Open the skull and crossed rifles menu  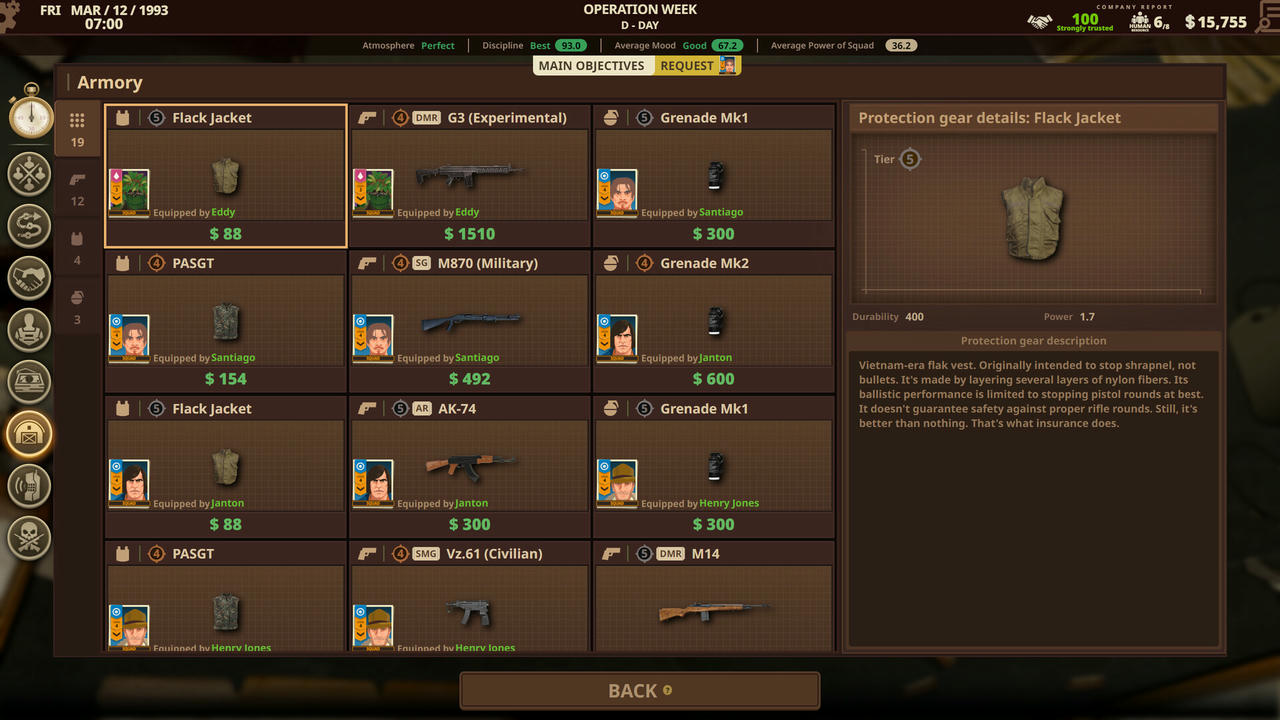point(30,537)
